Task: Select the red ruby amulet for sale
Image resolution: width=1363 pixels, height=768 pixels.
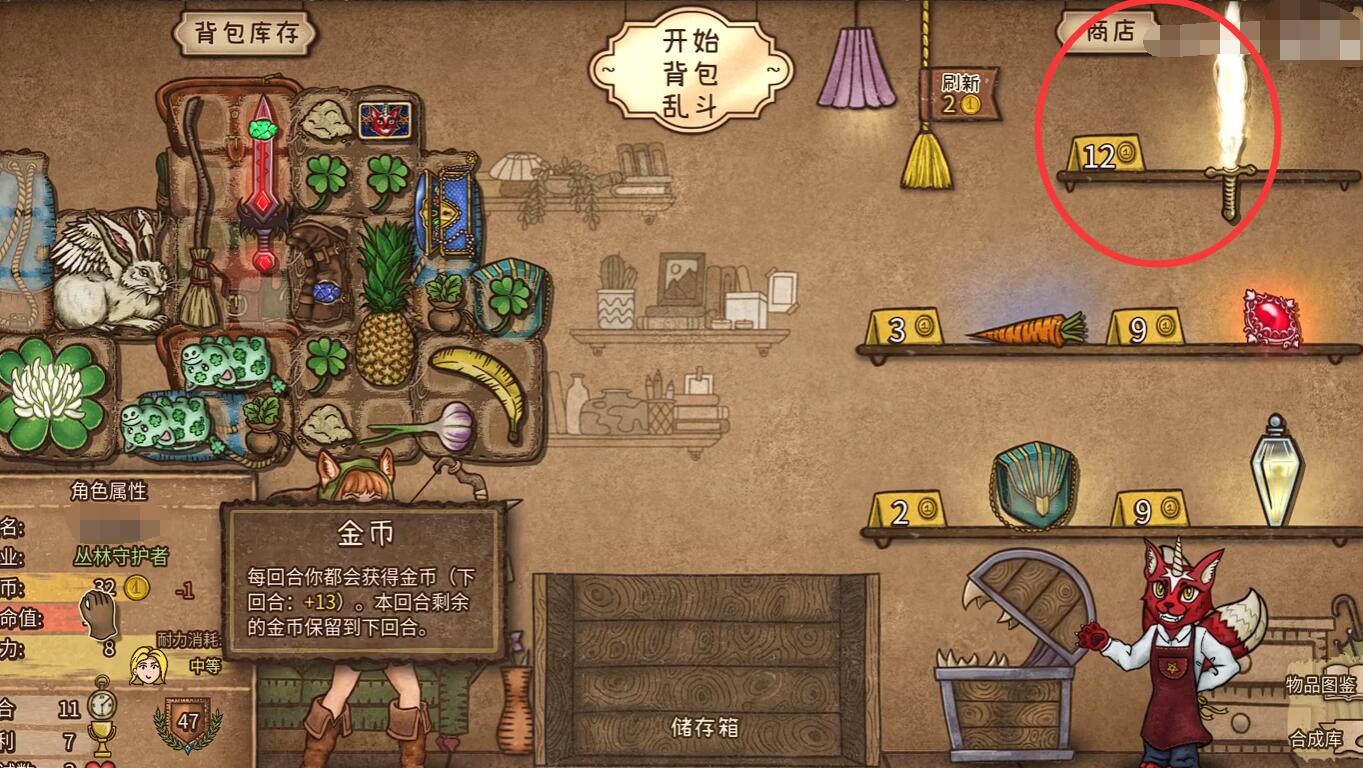Action: 1270,315
